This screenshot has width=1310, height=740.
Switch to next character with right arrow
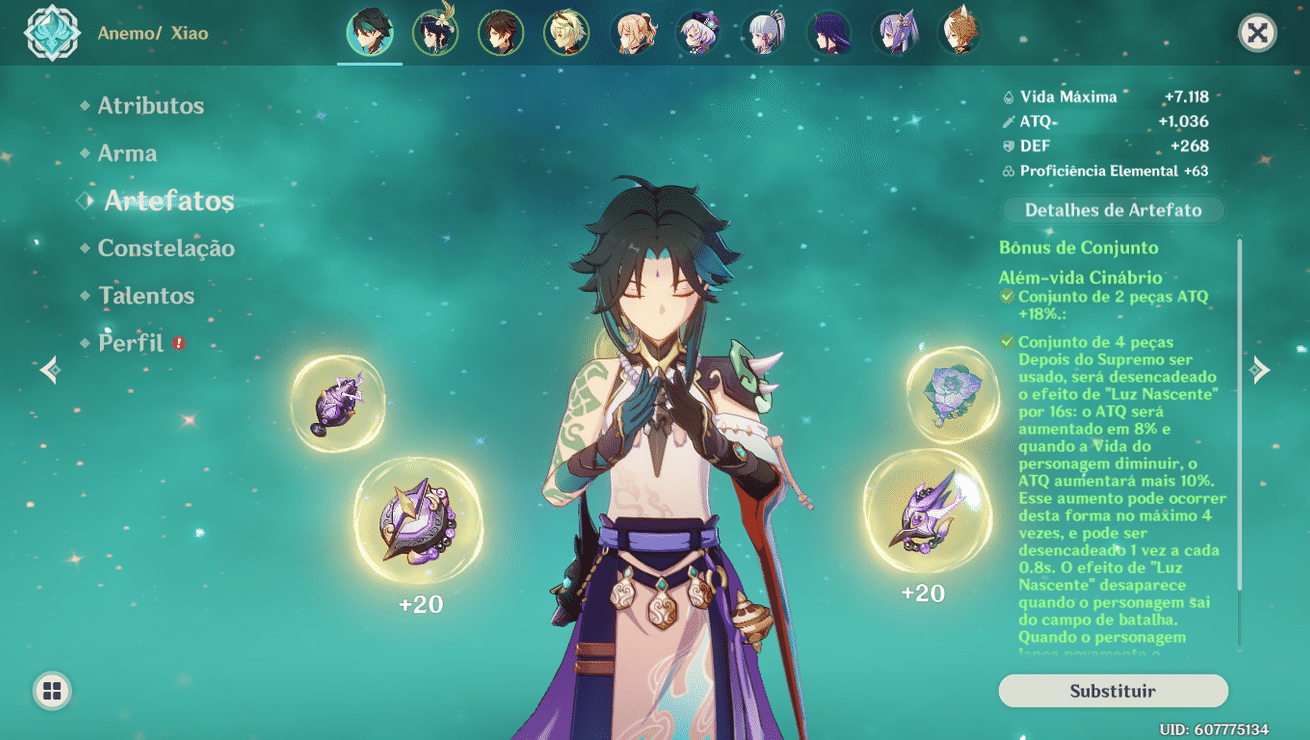1261,370
